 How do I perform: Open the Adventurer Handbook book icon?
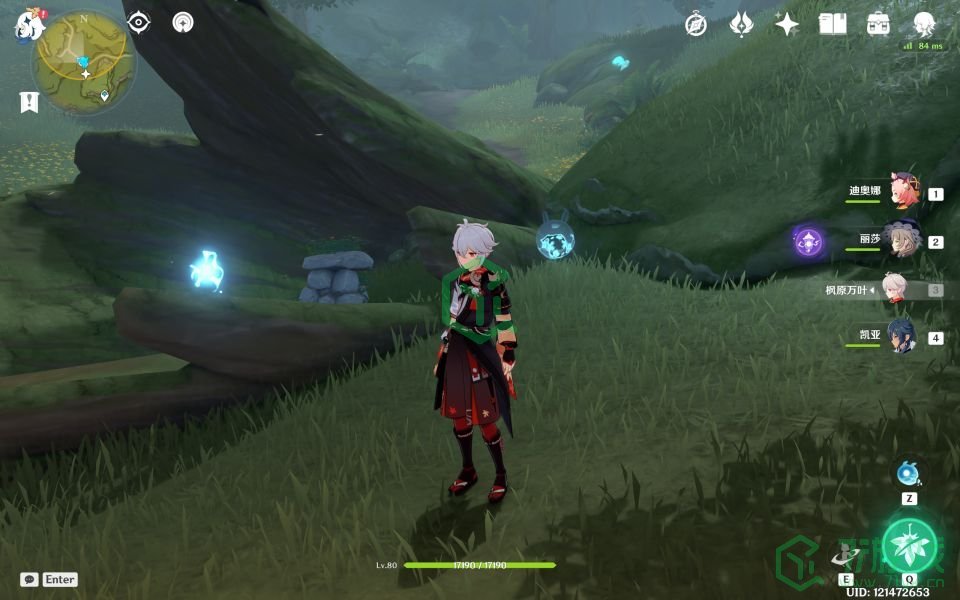pyautogui.click(x=832, y=24)
